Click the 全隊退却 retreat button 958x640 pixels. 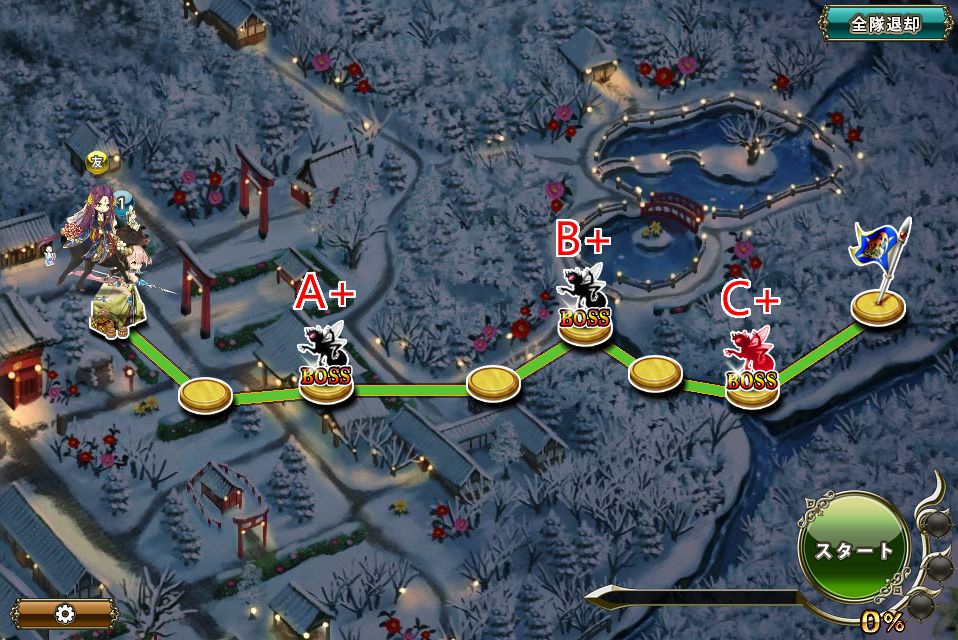coord(885,24)
